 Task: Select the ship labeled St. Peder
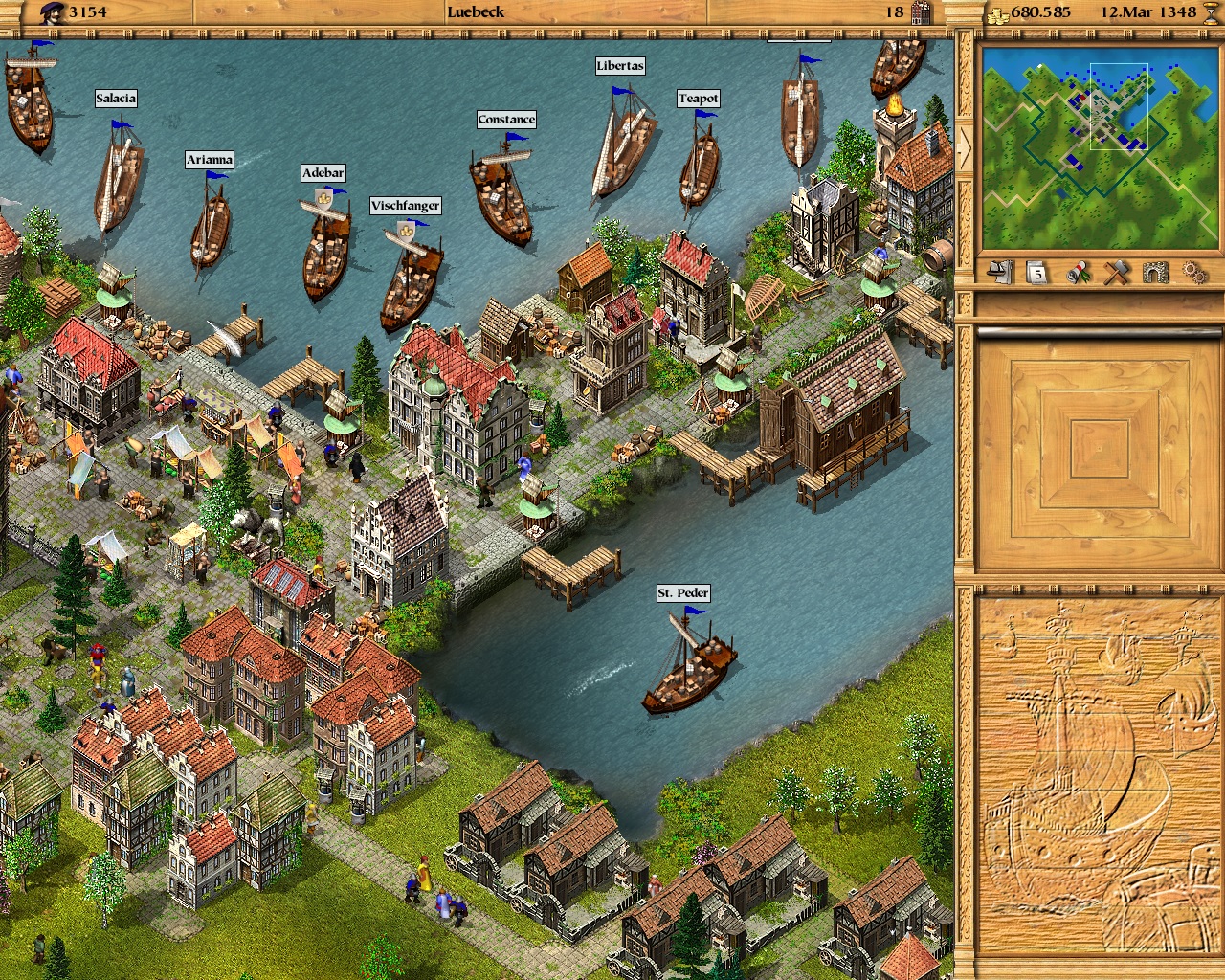(681, 593)
